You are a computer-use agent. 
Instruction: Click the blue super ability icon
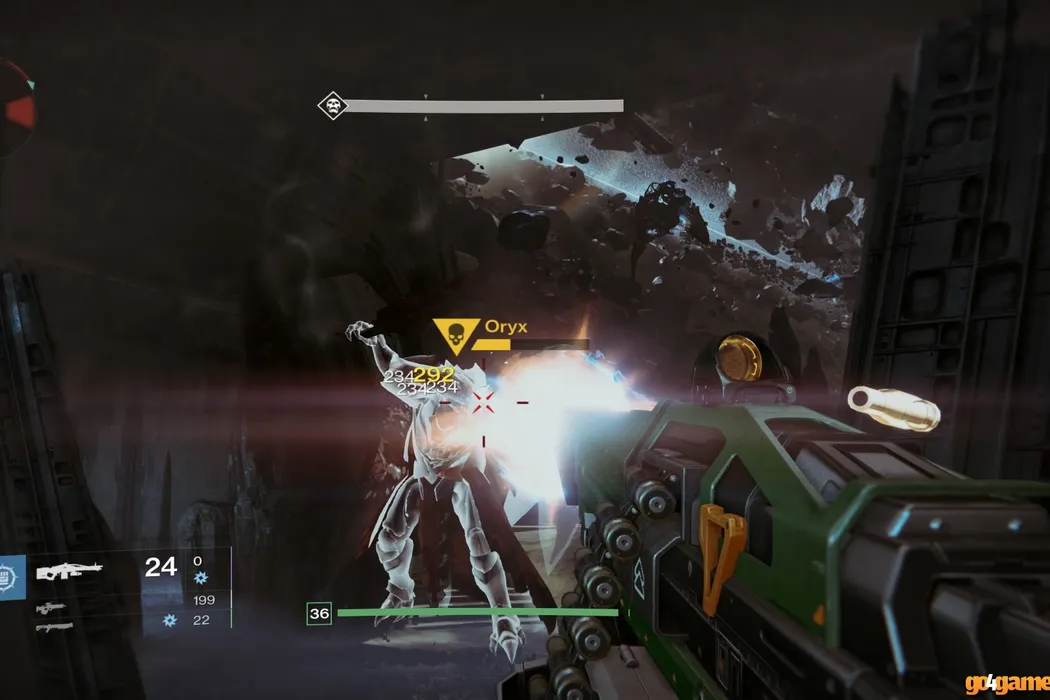click(11, 577)
